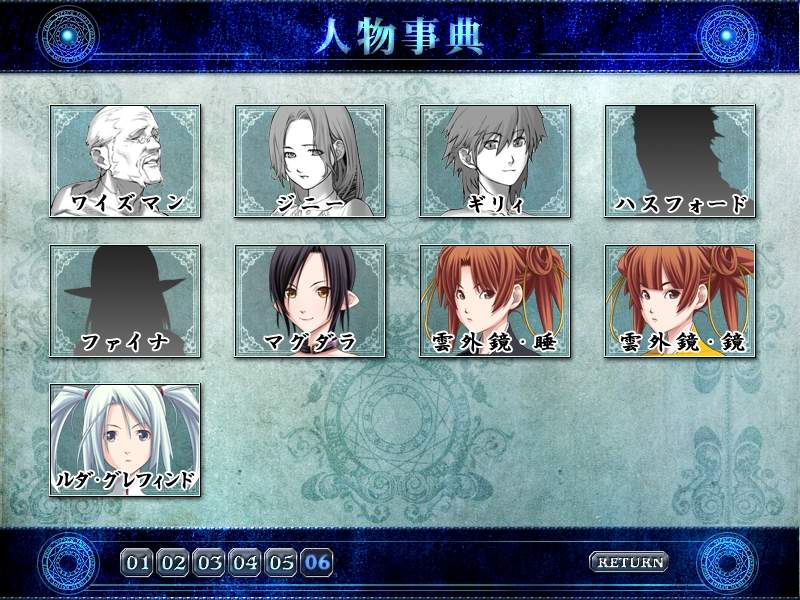
Task: Open the ワイズマン character entry
Action: tap(125, 161)
